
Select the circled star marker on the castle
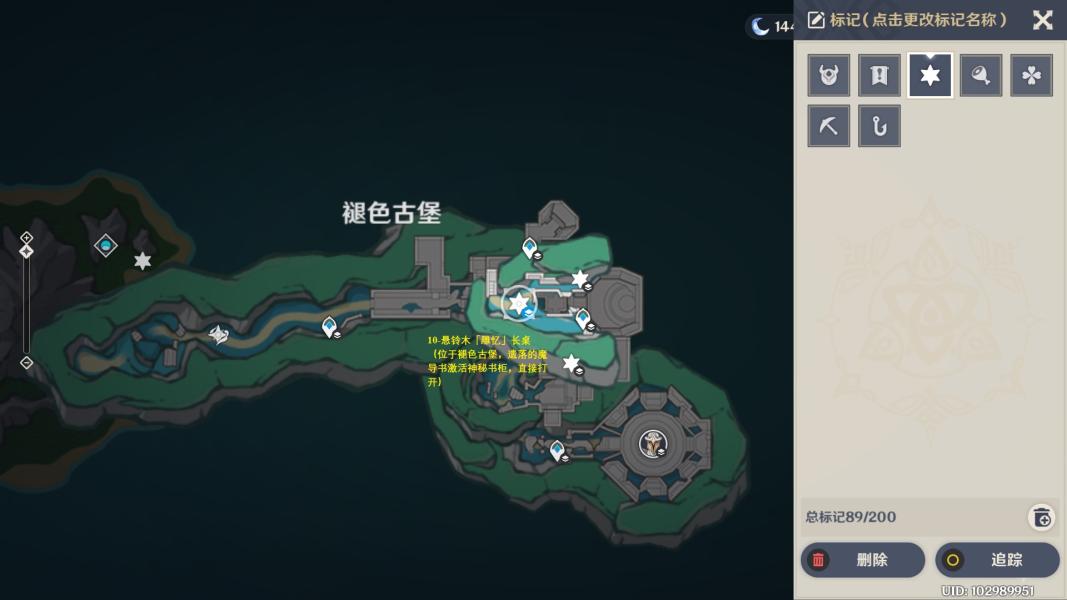tap(519, 302)
